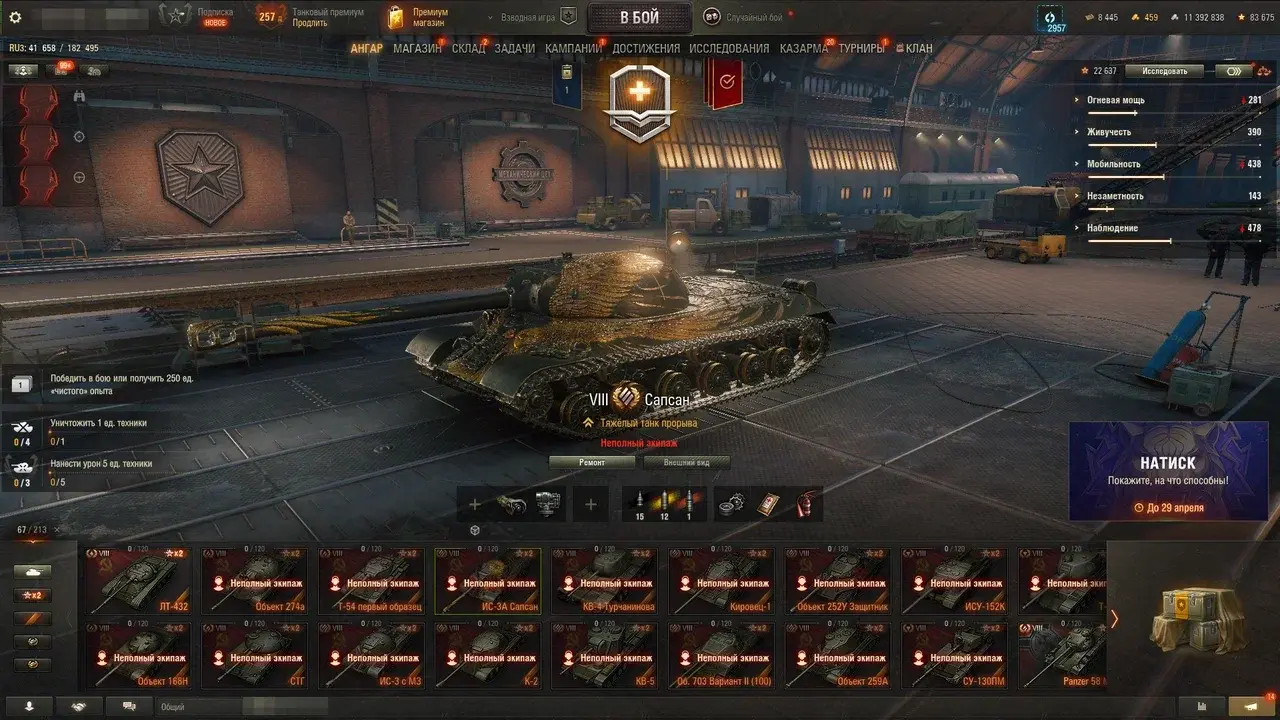Show the ТУРНИРЫ tab
The width and height of the screenshot is (1280, 720).
coord(861,48)
